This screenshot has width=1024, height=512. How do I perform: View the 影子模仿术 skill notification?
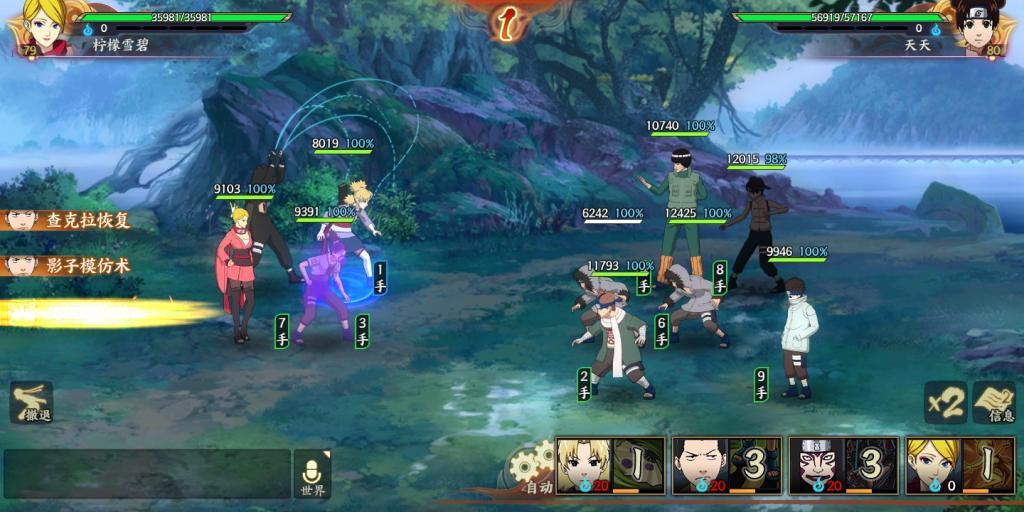pyautogui.click(x=68, y=266)
